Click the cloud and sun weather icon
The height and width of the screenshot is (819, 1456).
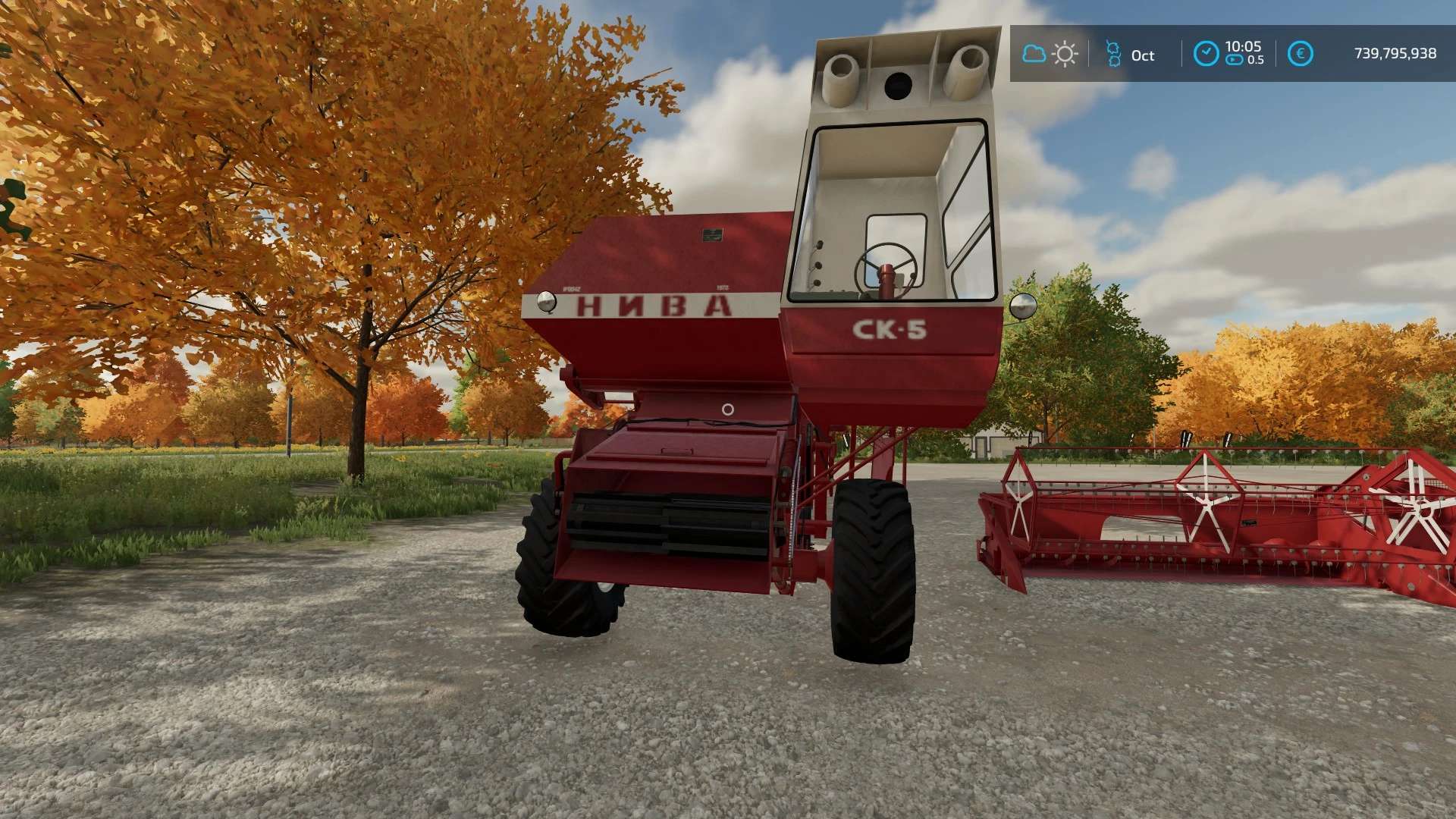tap(1050, 54)
